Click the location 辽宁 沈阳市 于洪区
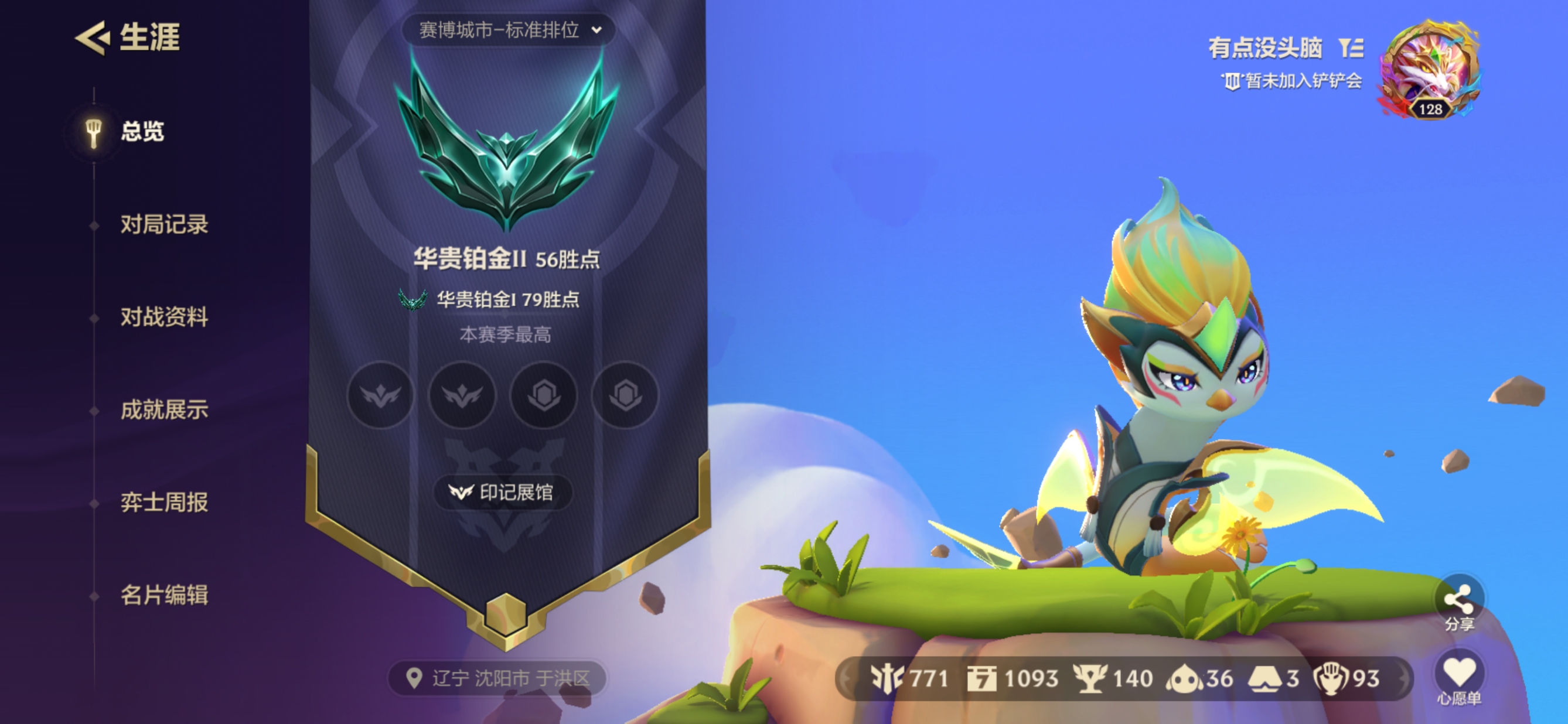The height and width of the screenshot is (724, 1568). [x=498, y=678]
